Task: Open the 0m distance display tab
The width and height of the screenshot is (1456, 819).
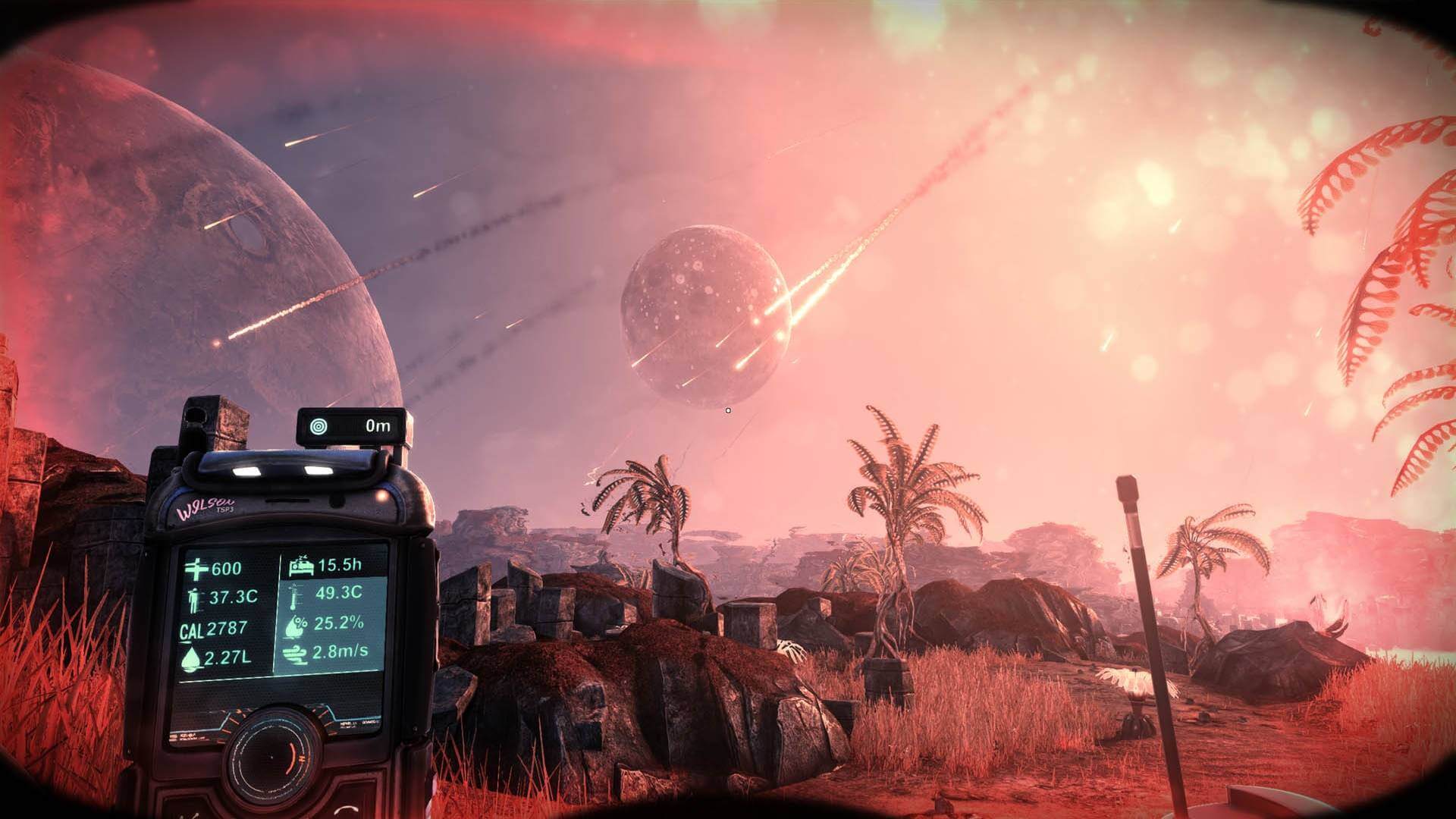Action: coord(379,425)
